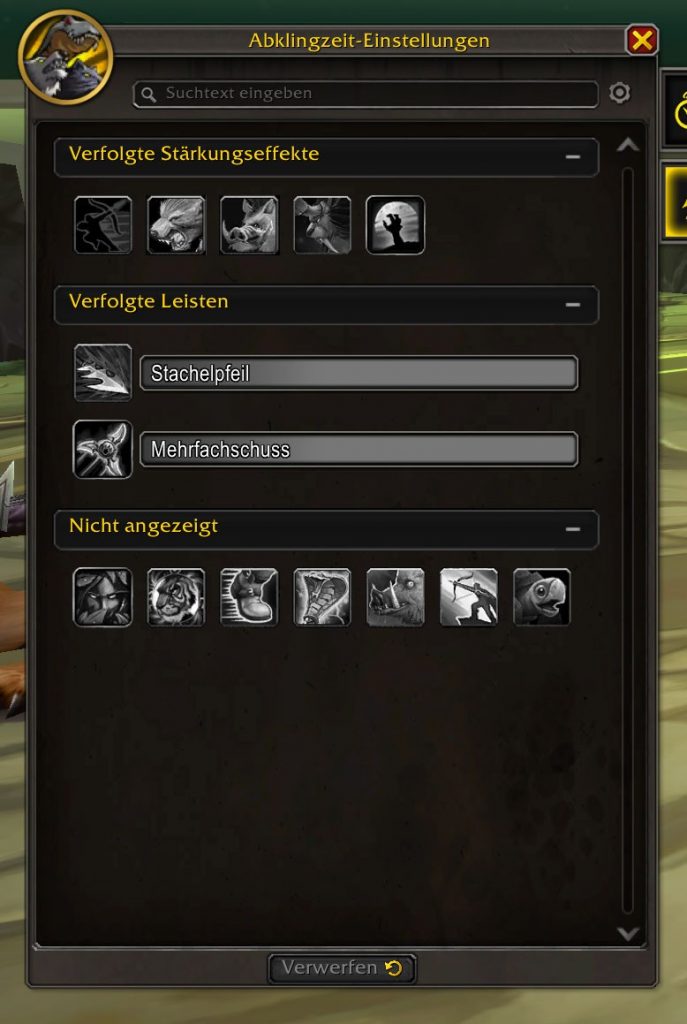Image resolution: width=687 pixels, height=1024 pixels.
Task: Click the Stachelpfeil tracked bar
Action: (358, 374)
